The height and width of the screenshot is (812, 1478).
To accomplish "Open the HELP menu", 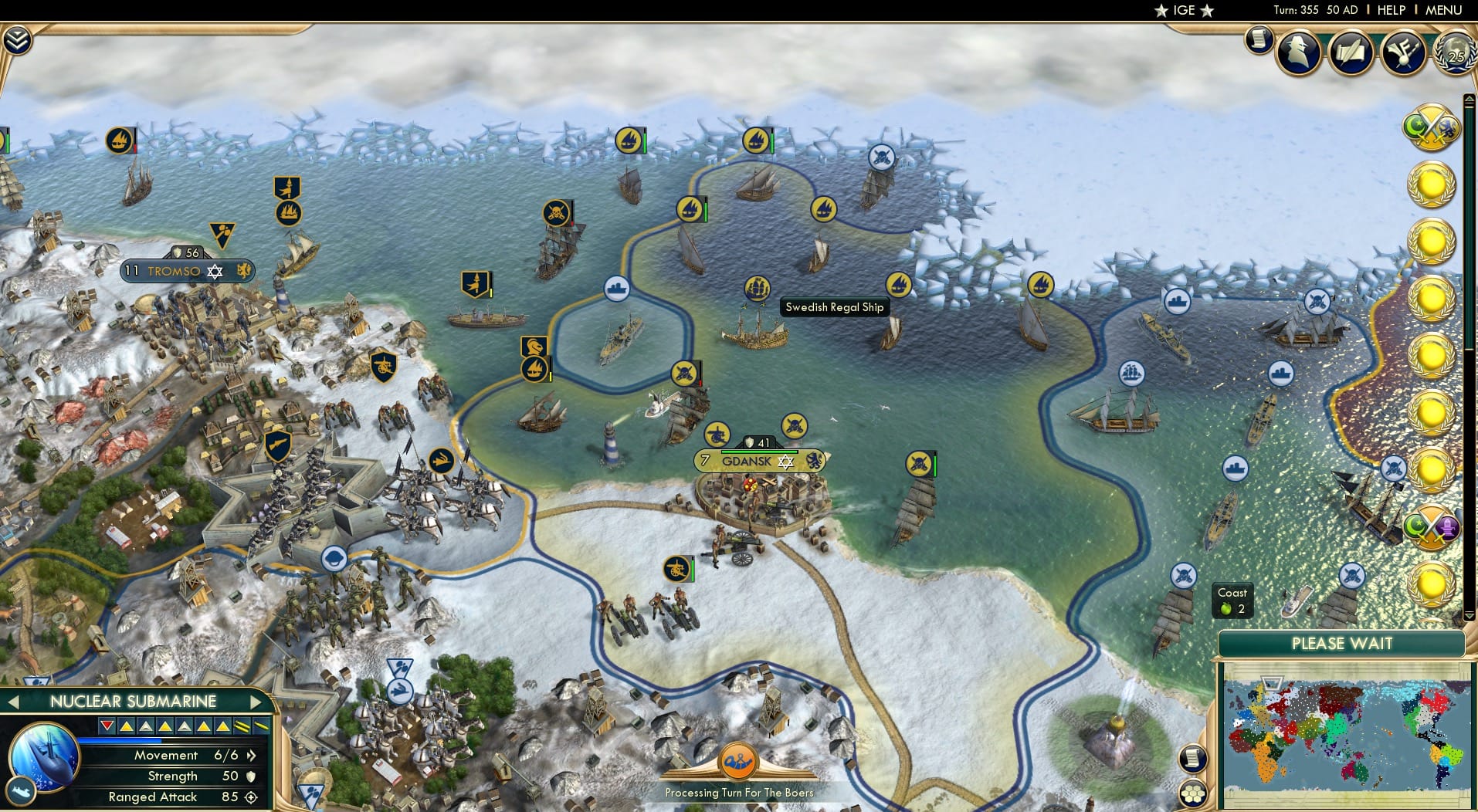I will point(1392,10).
